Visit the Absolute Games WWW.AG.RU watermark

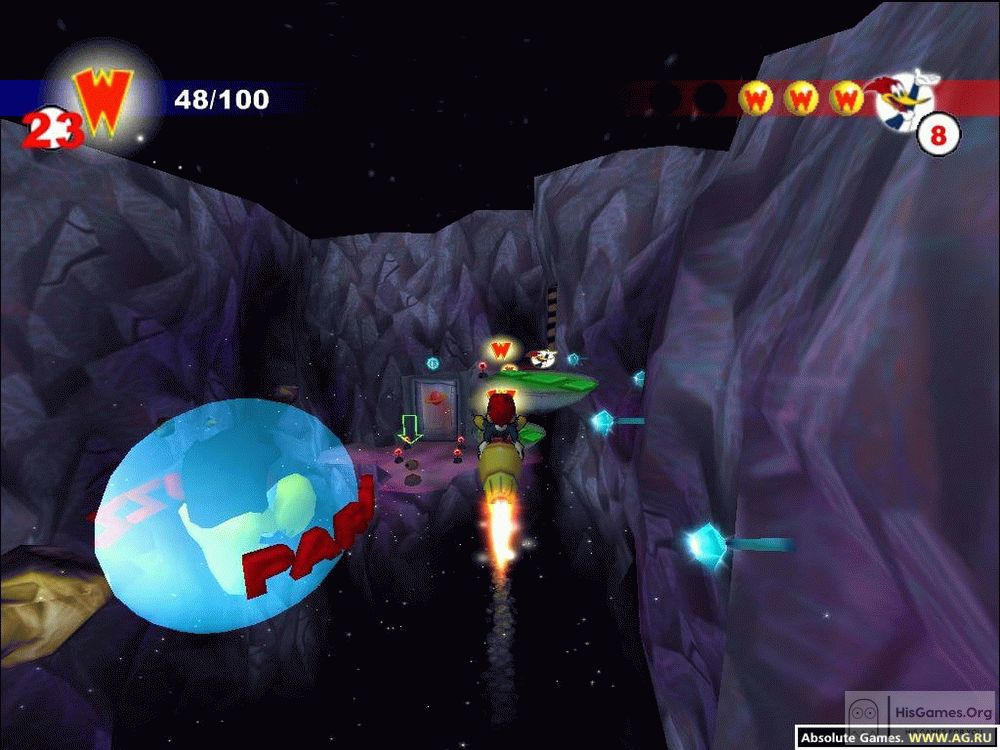[x=896, y=739]
